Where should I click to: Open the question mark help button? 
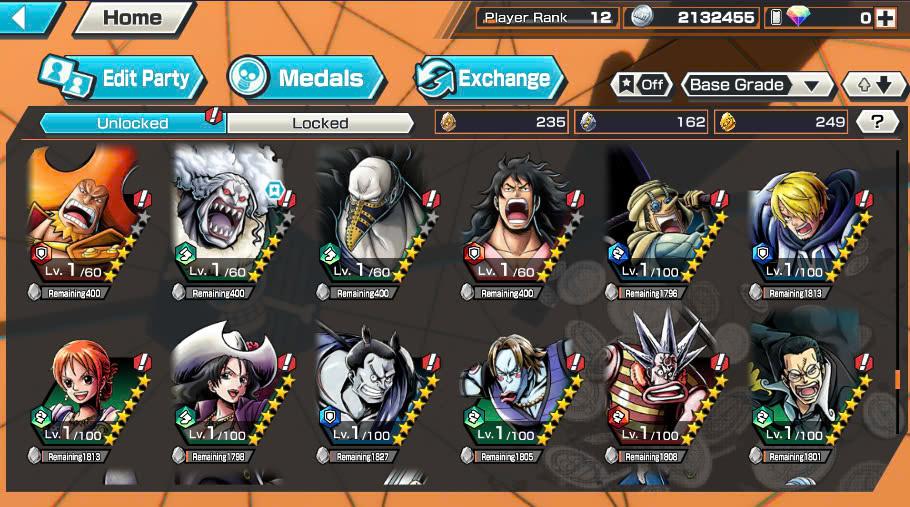click(x=877, y=122)
